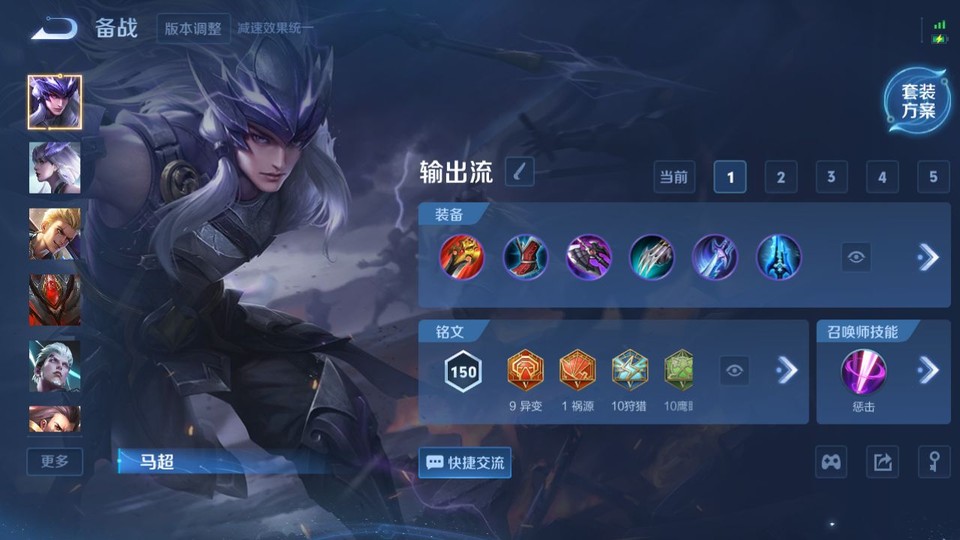Select the 当前 current build tab
Screen dimensions: 960x540
pos(674,177)
